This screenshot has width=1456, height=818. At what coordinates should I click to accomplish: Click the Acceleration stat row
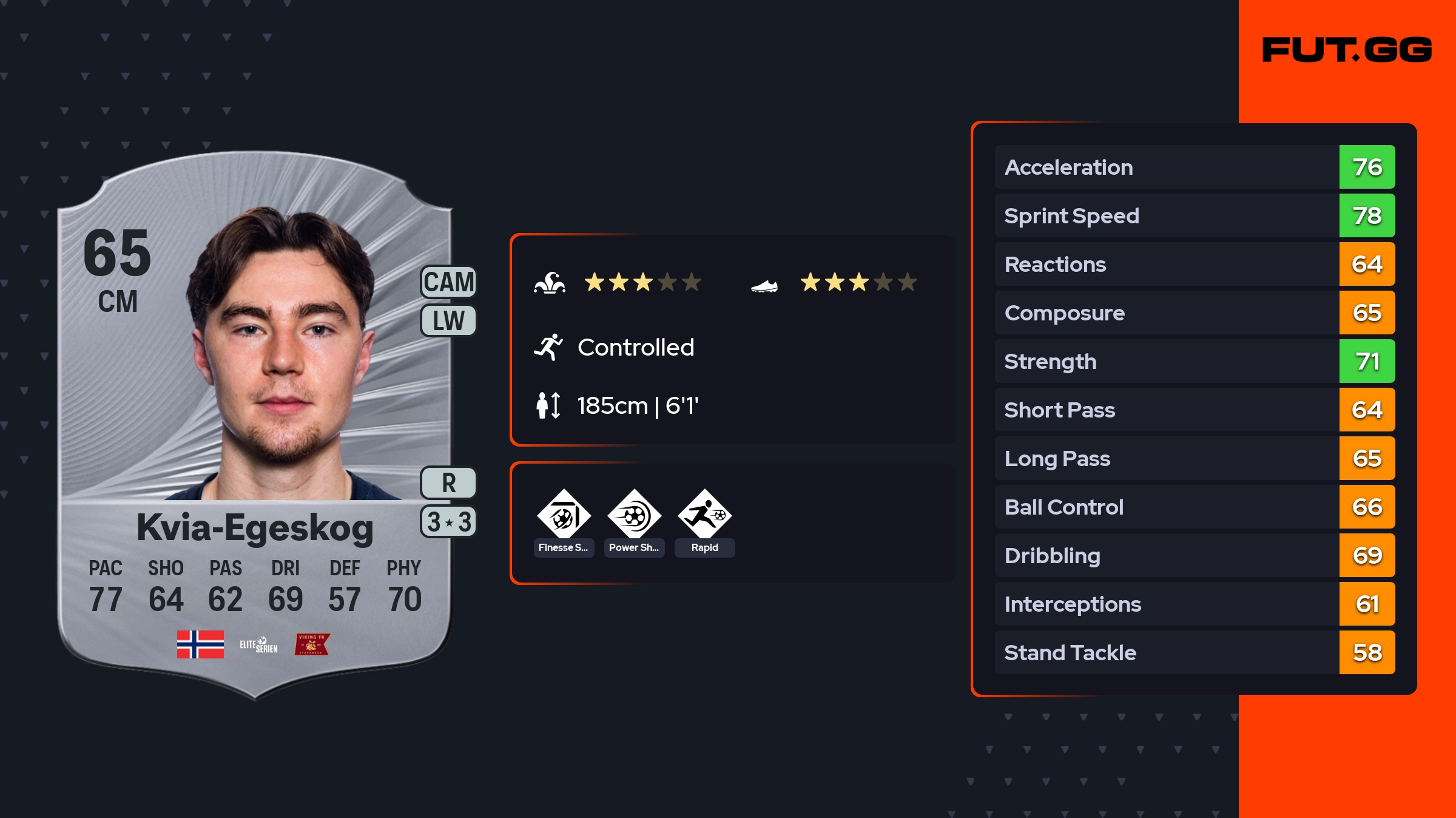click(x=1194, y=167)
